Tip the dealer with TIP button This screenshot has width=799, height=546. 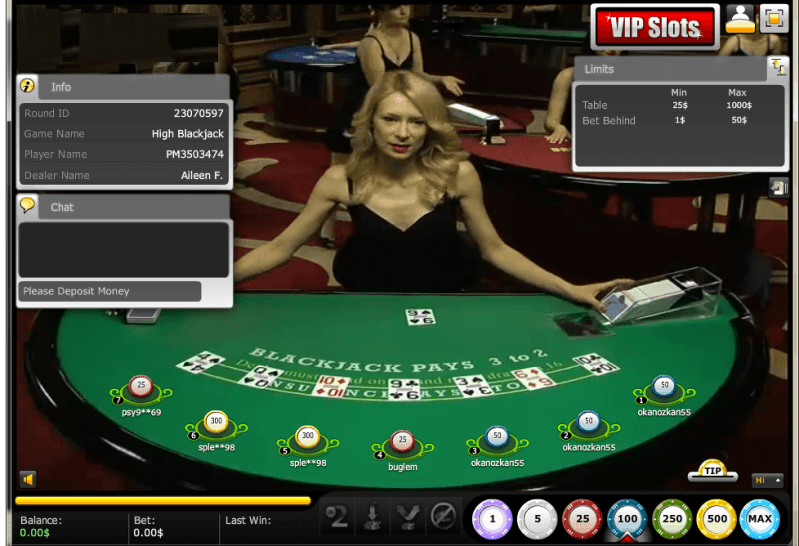click(x=712, y=470)
